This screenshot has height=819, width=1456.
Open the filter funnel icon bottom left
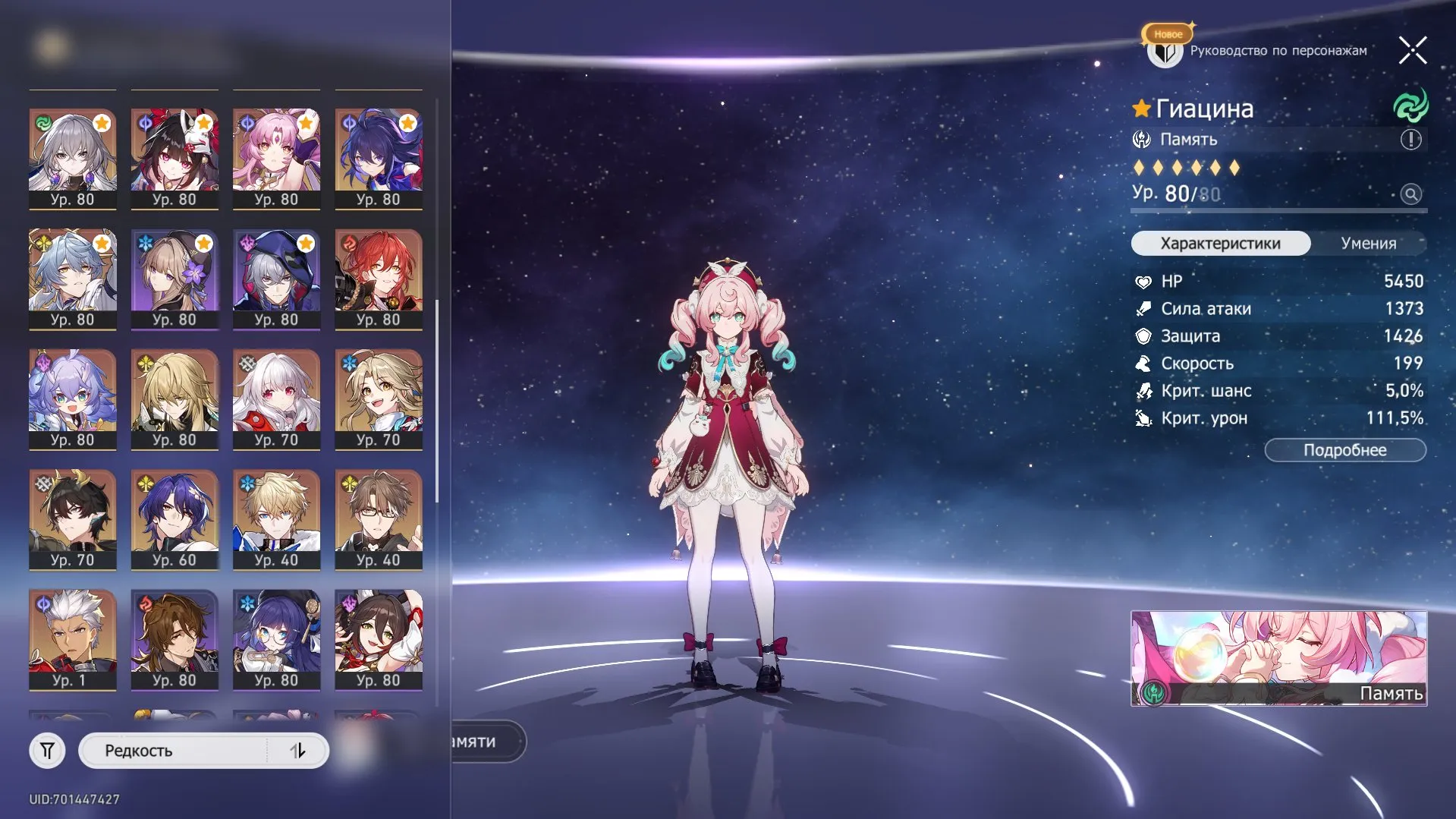pyautogui.click(x=47, y=750)
